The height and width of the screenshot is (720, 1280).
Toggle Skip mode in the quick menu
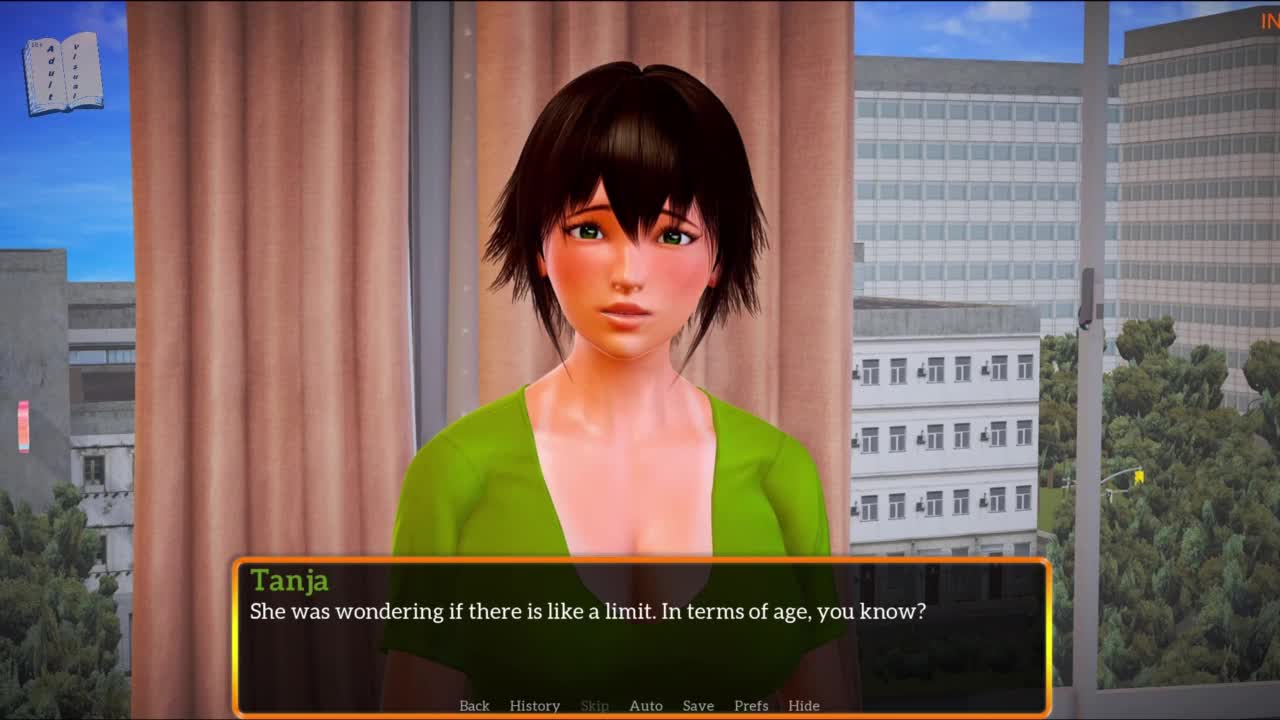594,705
